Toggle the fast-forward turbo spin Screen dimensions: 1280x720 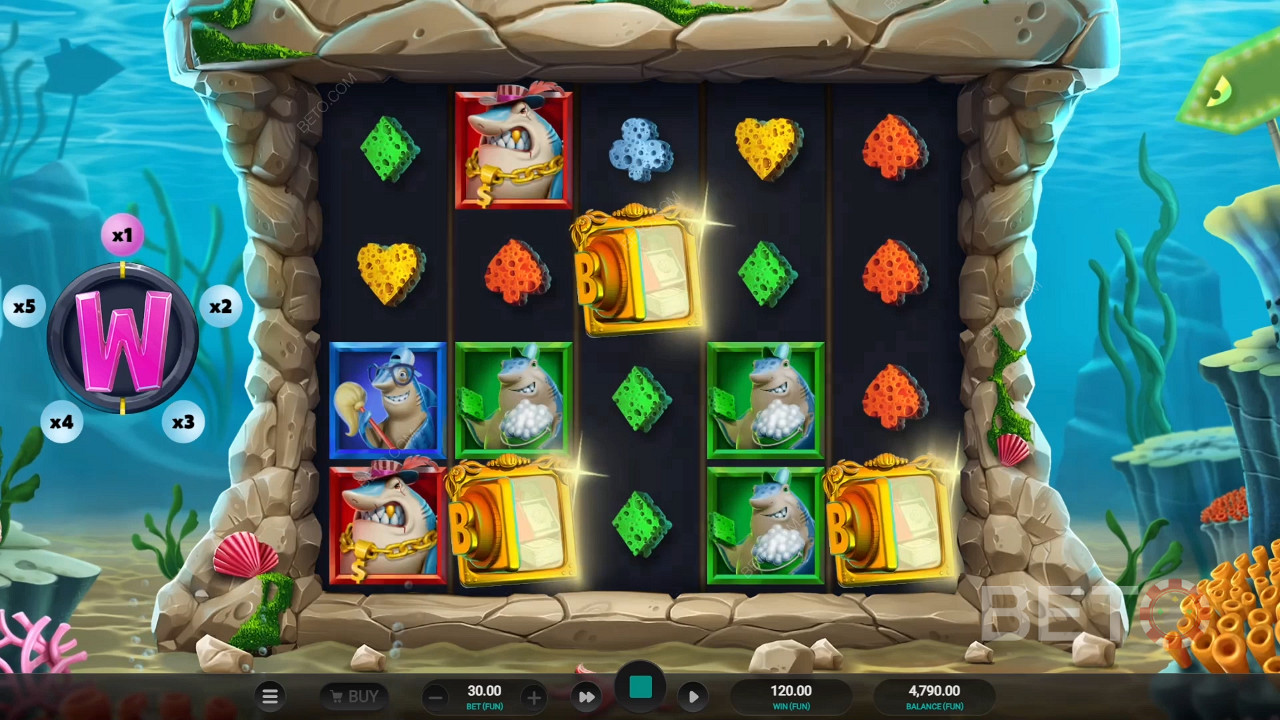click(588, 696)
